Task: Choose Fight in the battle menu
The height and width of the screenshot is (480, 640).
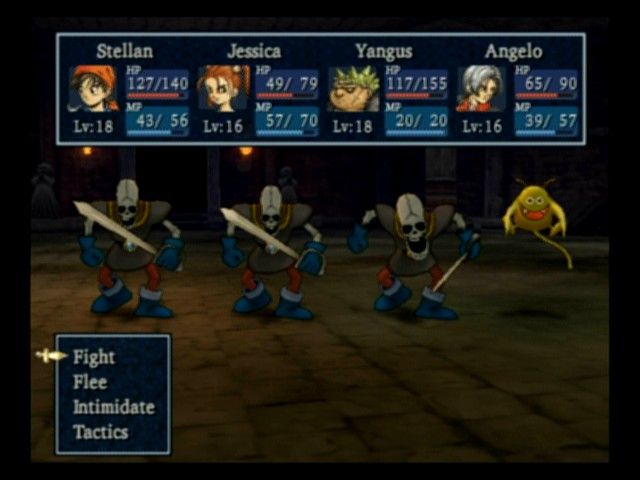Action: pyautogui.click(x=94, y=357)
